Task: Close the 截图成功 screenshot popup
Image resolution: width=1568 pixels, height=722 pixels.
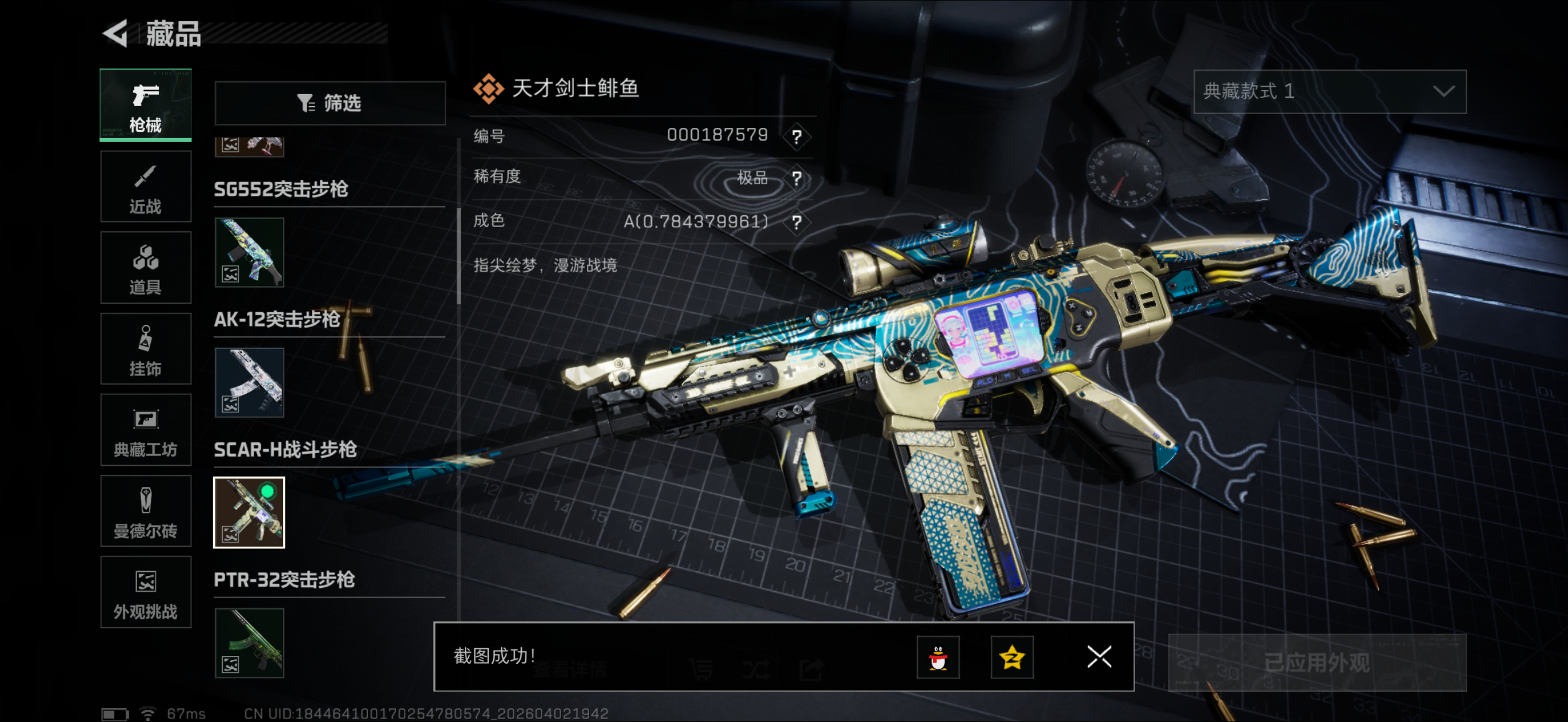Action: 1099,657
